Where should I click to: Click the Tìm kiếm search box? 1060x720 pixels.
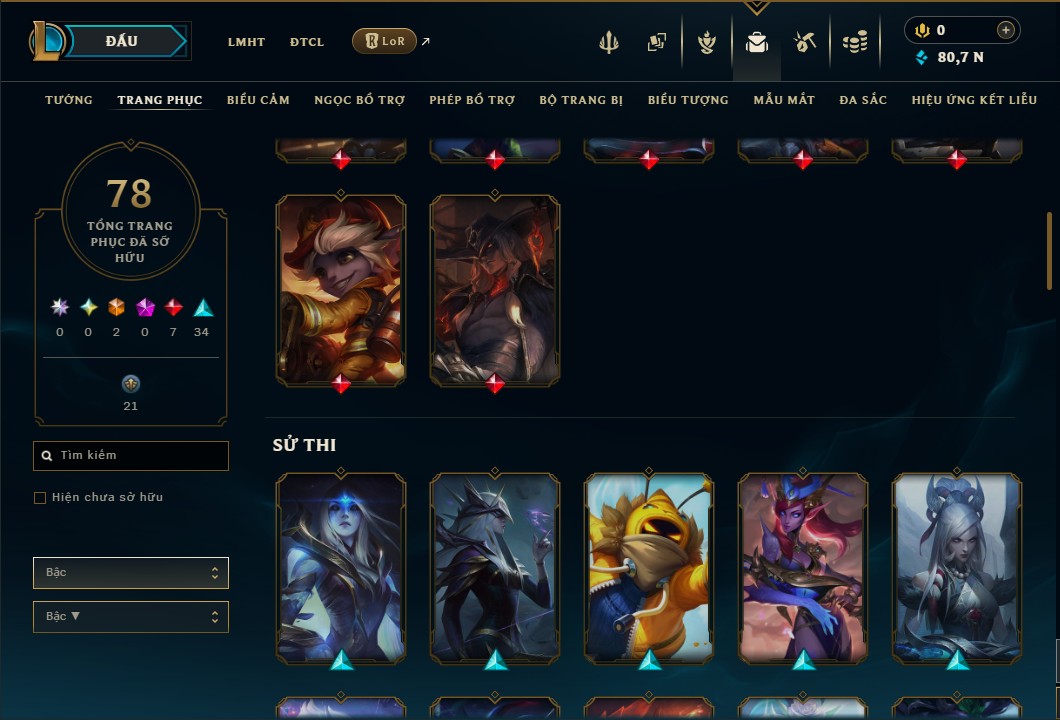[131, 456]
